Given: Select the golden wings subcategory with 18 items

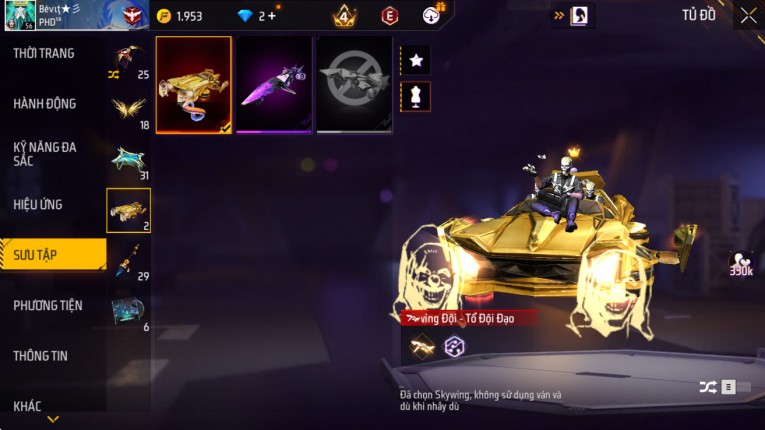Looking at the screenshot, I should pyautogui.click(x=129, y=110).
